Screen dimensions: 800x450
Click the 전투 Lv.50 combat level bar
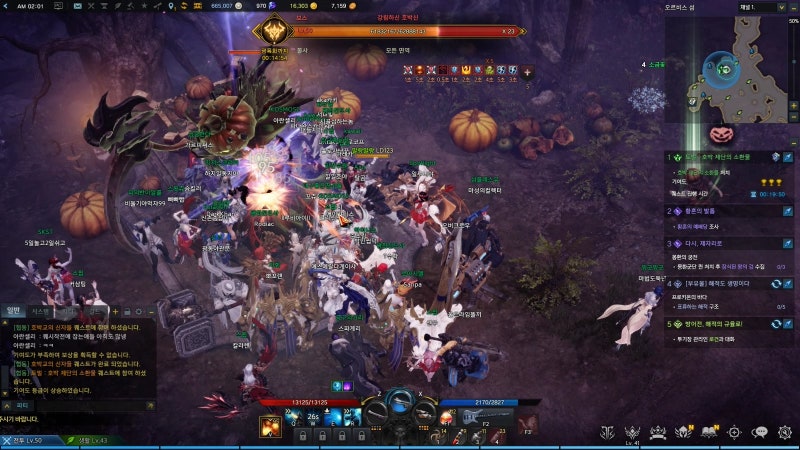coord(30,440)
